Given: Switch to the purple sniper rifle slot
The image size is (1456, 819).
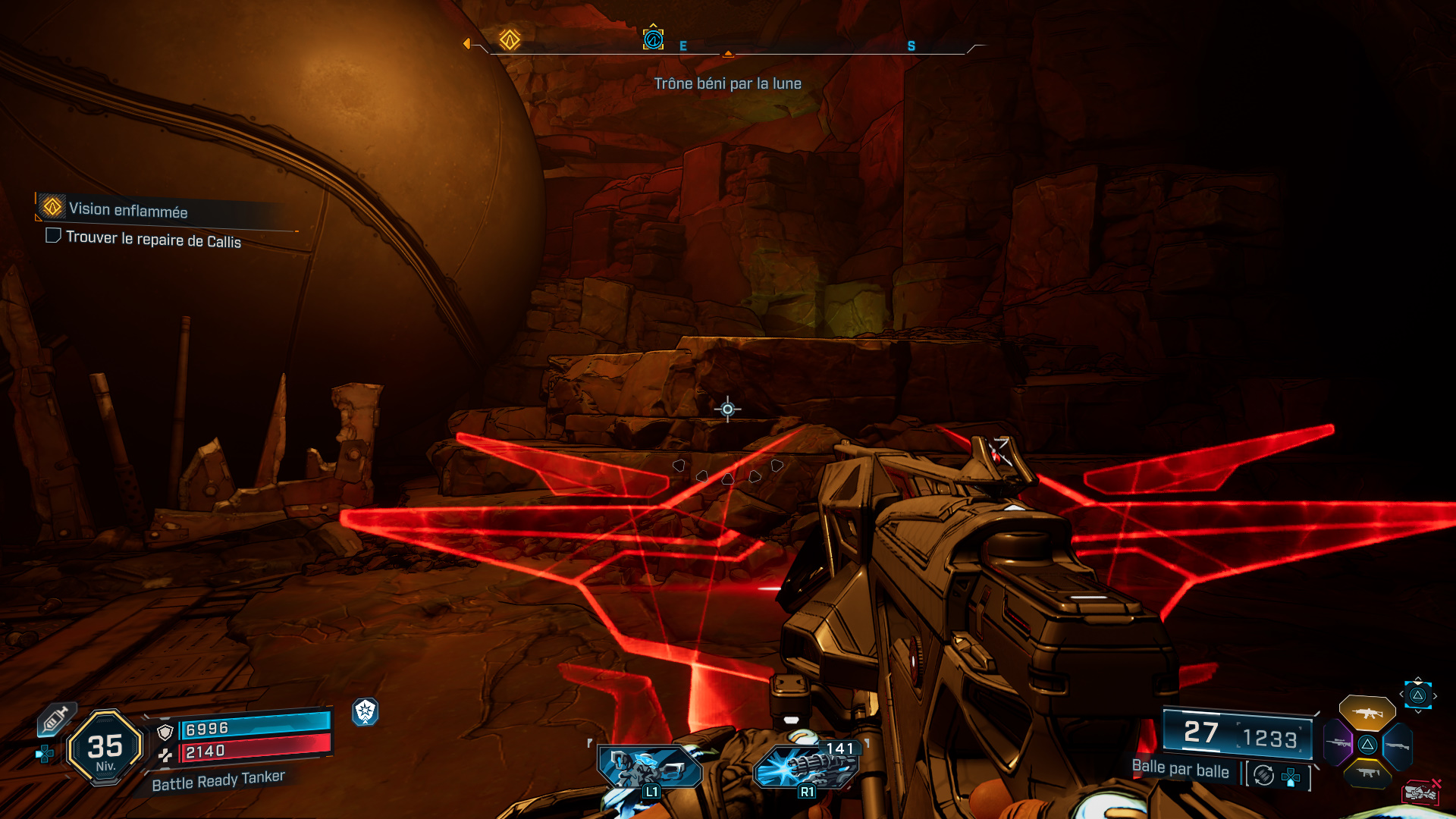Looking at the screenshot, I should coord(1338,744).
